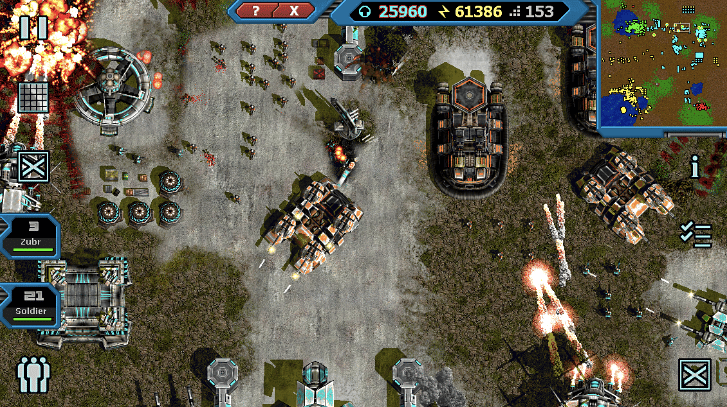Click the X button at the top
This screenshot has width=727, height=407.
[294, 10]
